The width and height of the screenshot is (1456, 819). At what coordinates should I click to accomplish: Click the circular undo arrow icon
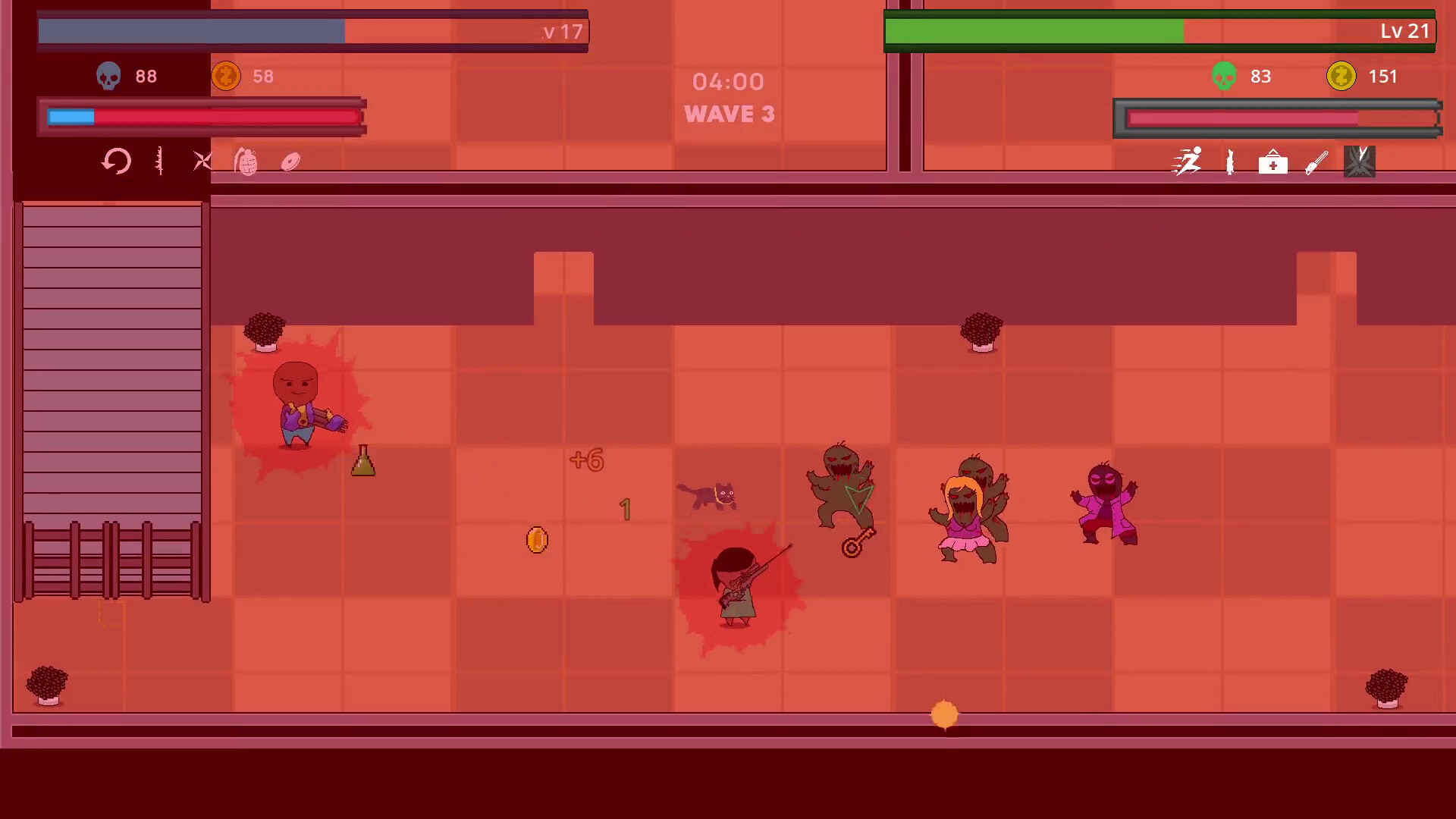[115, 161]
